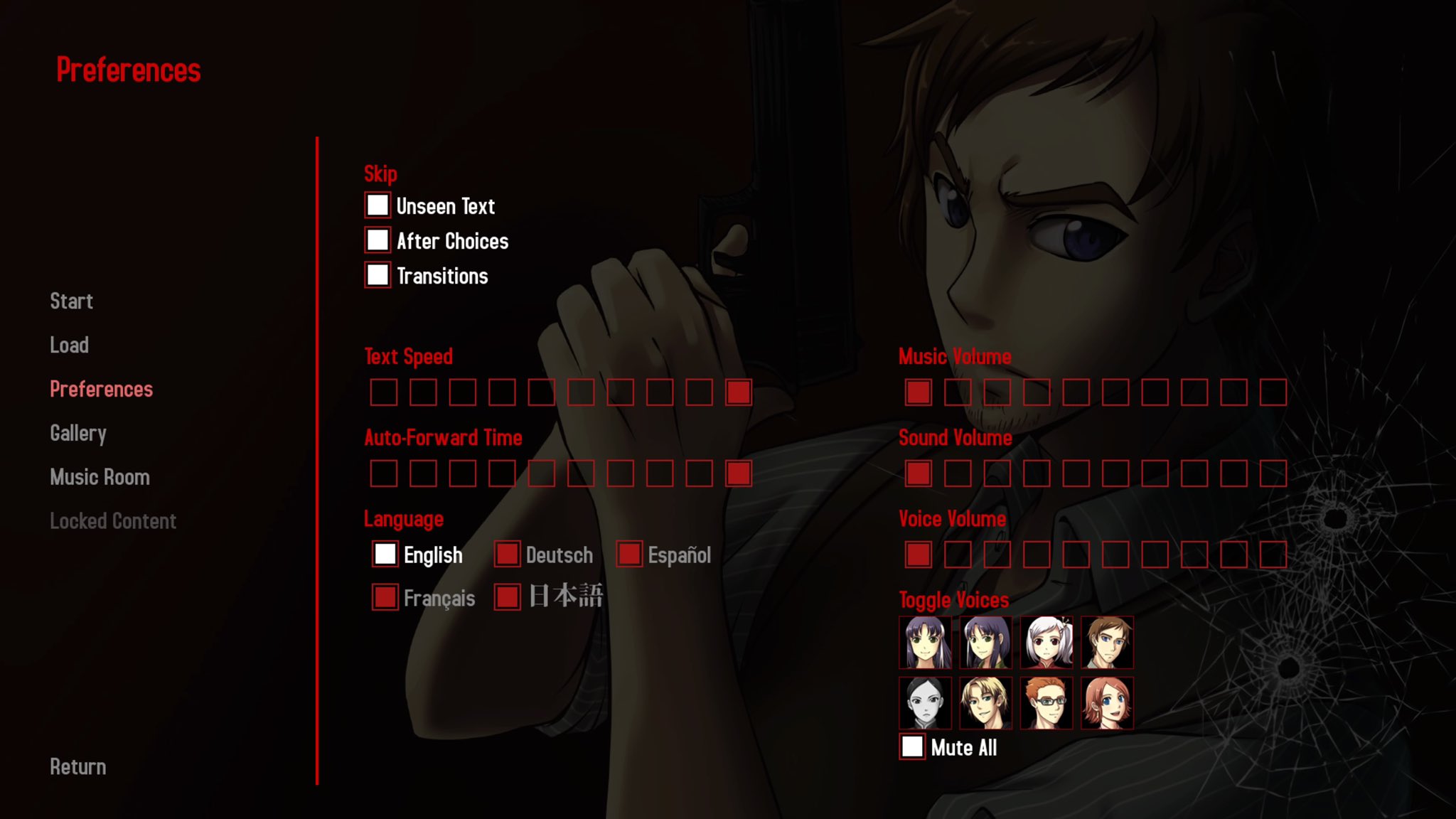The width and height of the screenshot is (1456, 819).
Task: Enable Skip After Choices
Action: (x=378, y=240)
